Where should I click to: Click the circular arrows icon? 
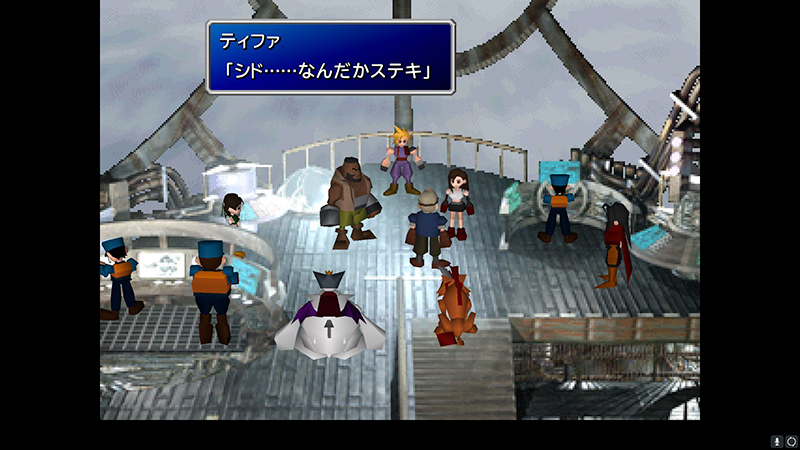791,440
